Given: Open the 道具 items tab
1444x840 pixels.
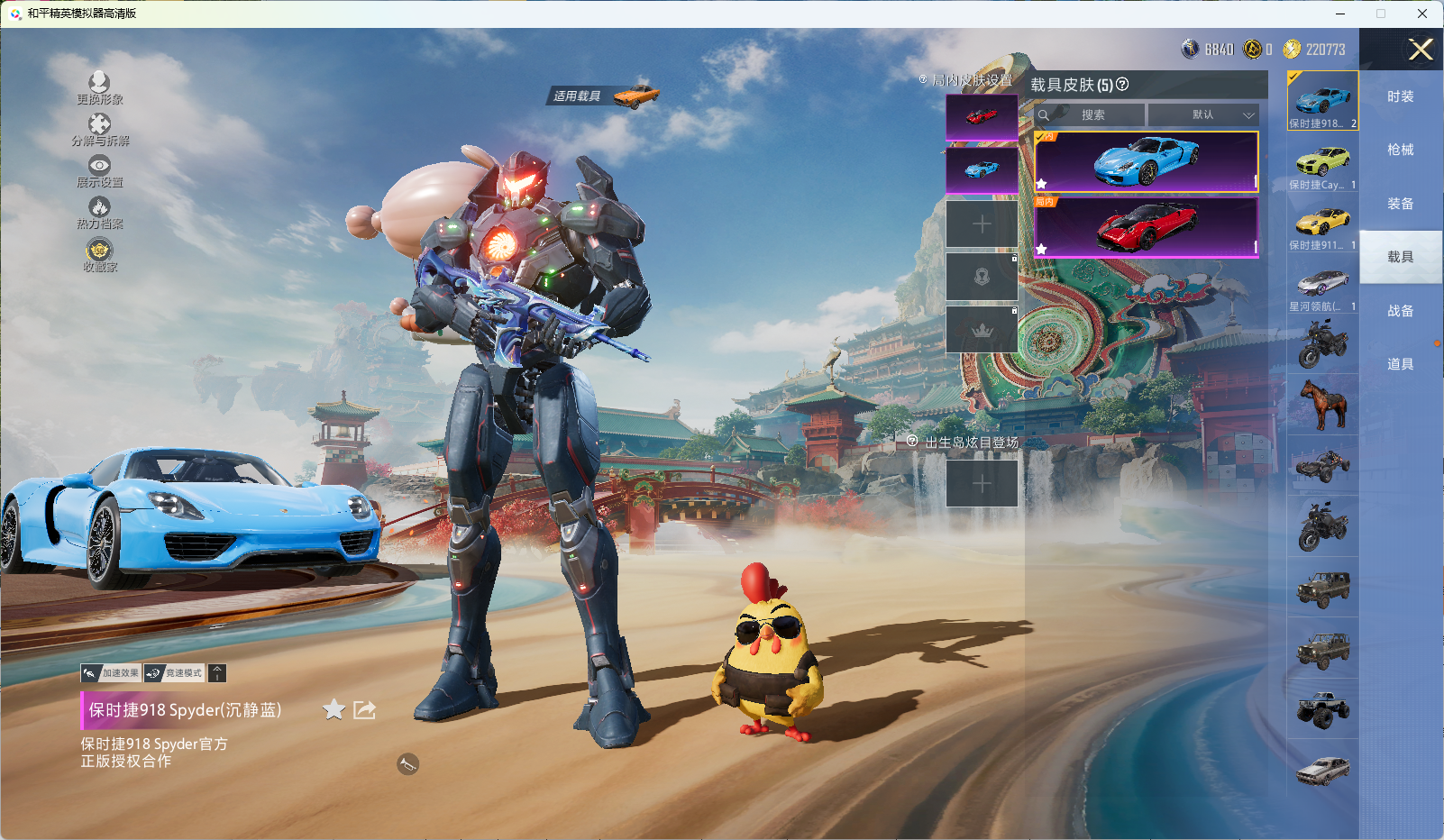Looking at the screenshot, I should coord(1400,364).
